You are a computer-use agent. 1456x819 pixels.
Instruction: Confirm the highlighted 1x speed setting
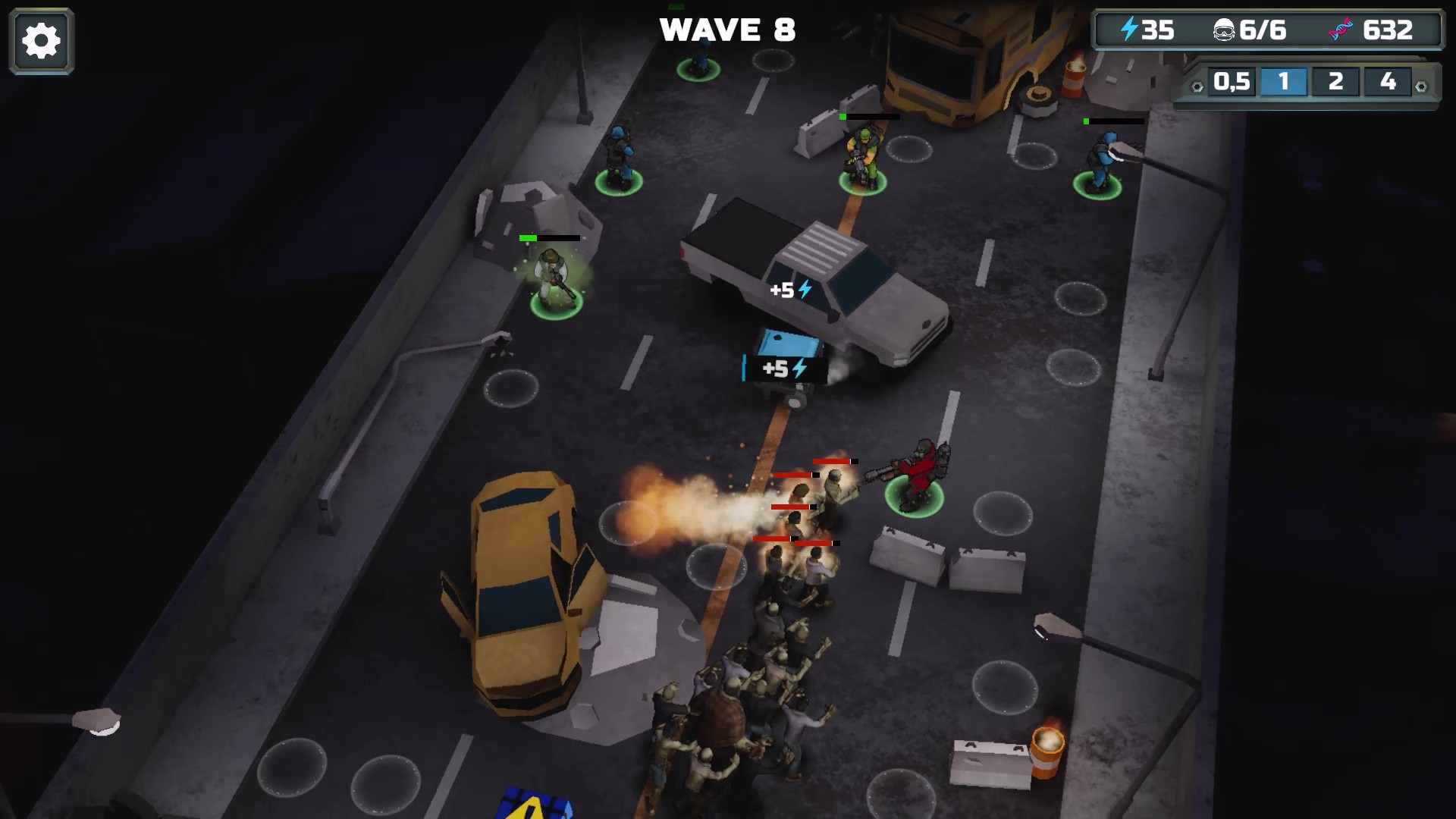click(1284, 83)
